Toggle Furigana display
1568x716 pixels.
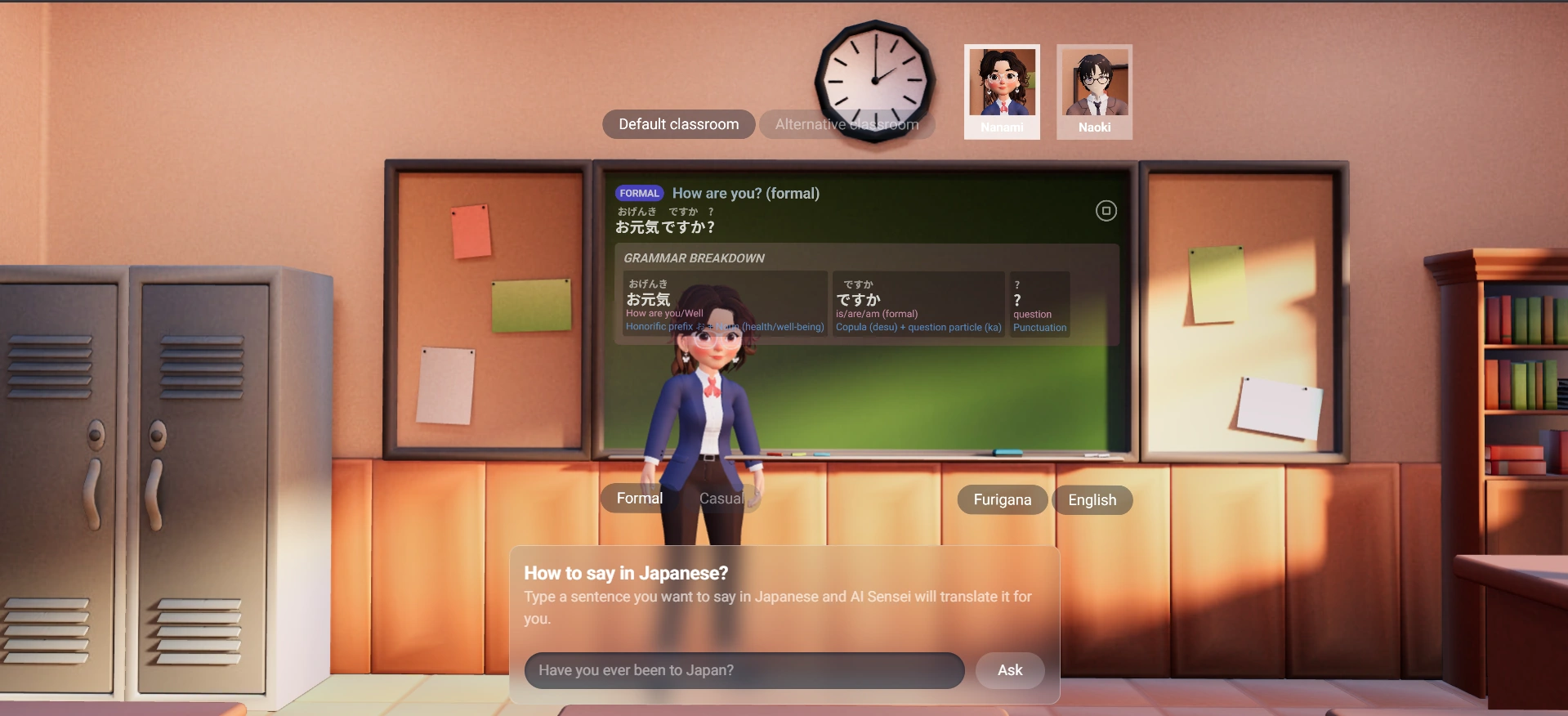[1002, 500]
